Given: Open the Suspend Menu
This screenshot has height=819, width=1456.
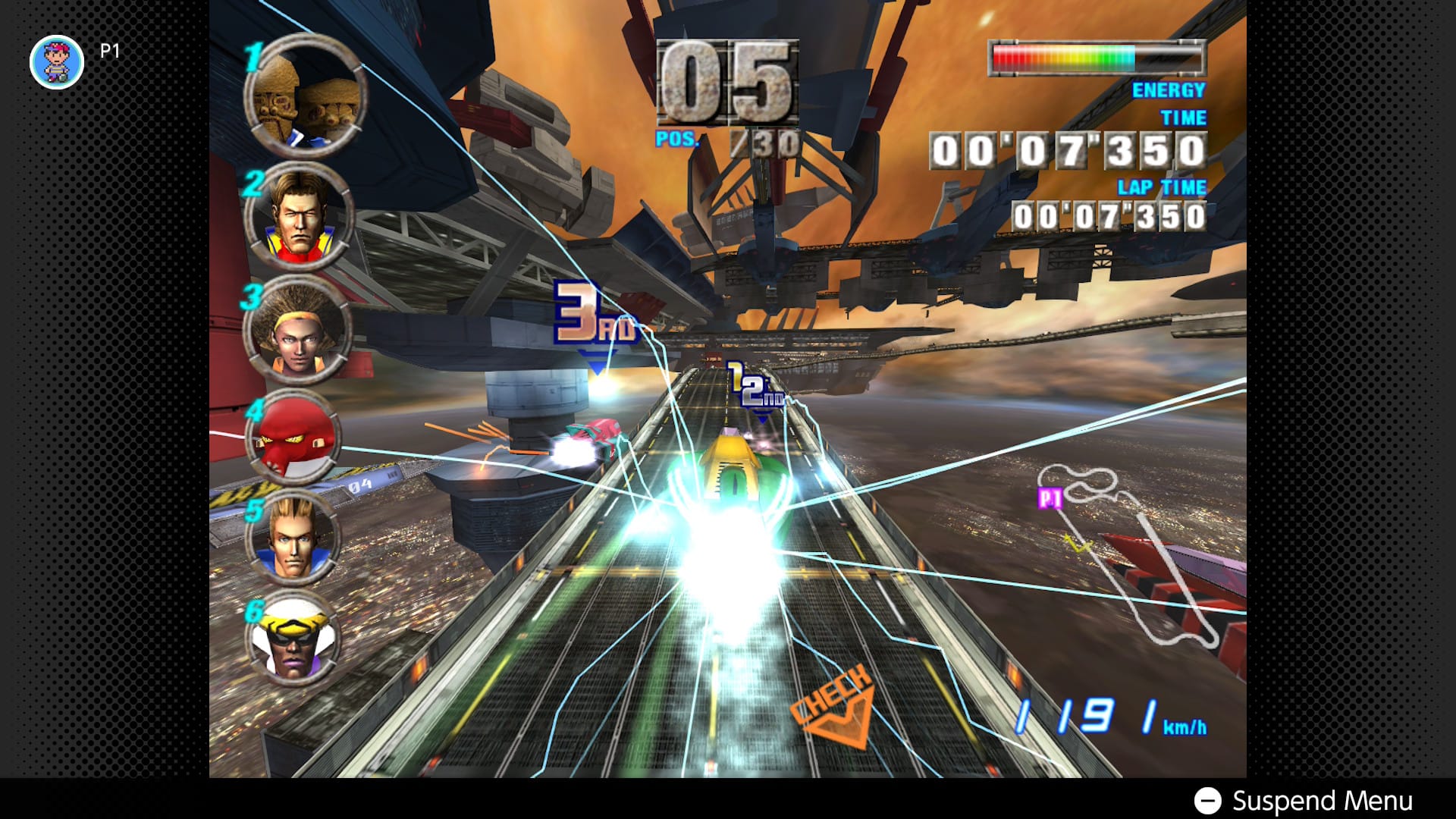Looking at the screenshot, I should (x=1303, y=801).
